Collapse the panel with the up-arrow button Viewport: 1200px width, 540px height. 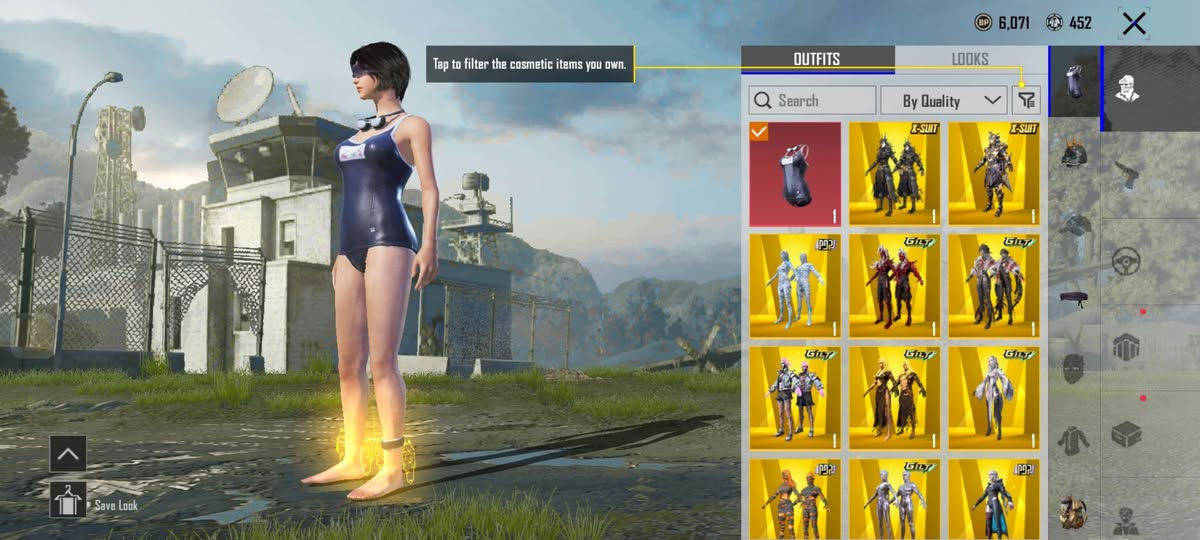[68, 453]
